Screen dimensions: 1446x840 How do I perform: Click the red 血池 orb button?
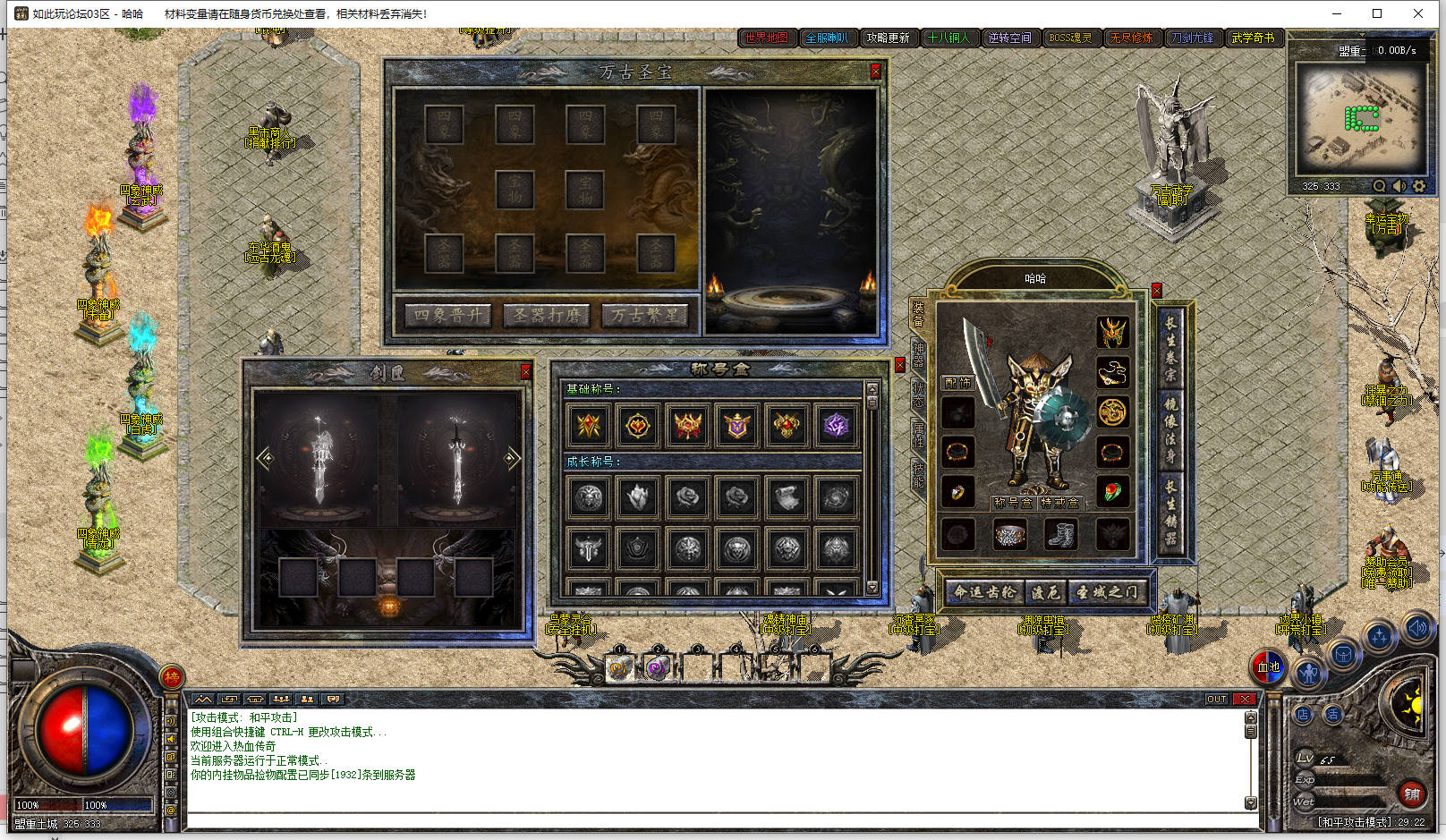coord(1269,666)
